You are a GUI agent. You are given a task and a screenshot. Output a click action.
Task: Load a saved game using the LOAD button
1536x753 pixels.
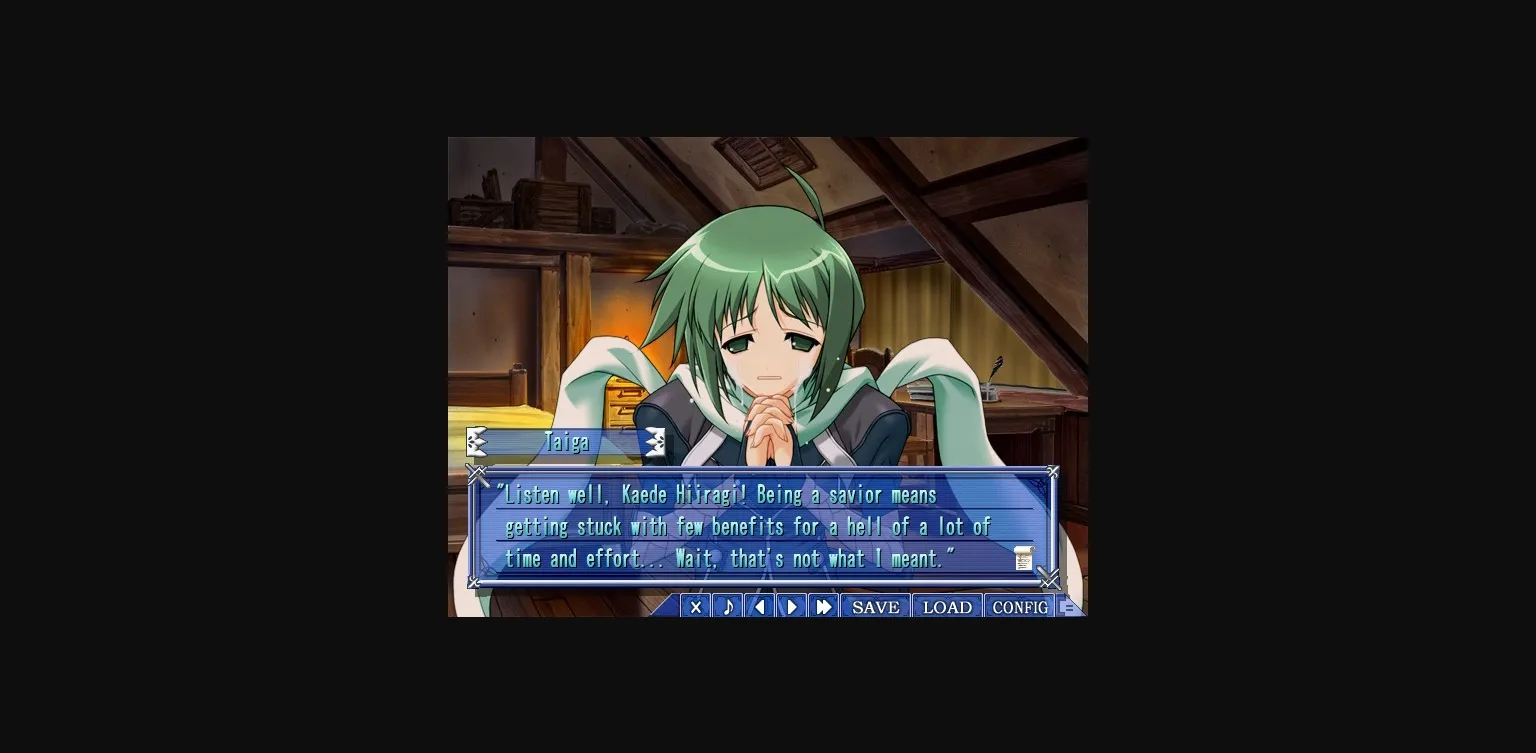coord(947,606)
